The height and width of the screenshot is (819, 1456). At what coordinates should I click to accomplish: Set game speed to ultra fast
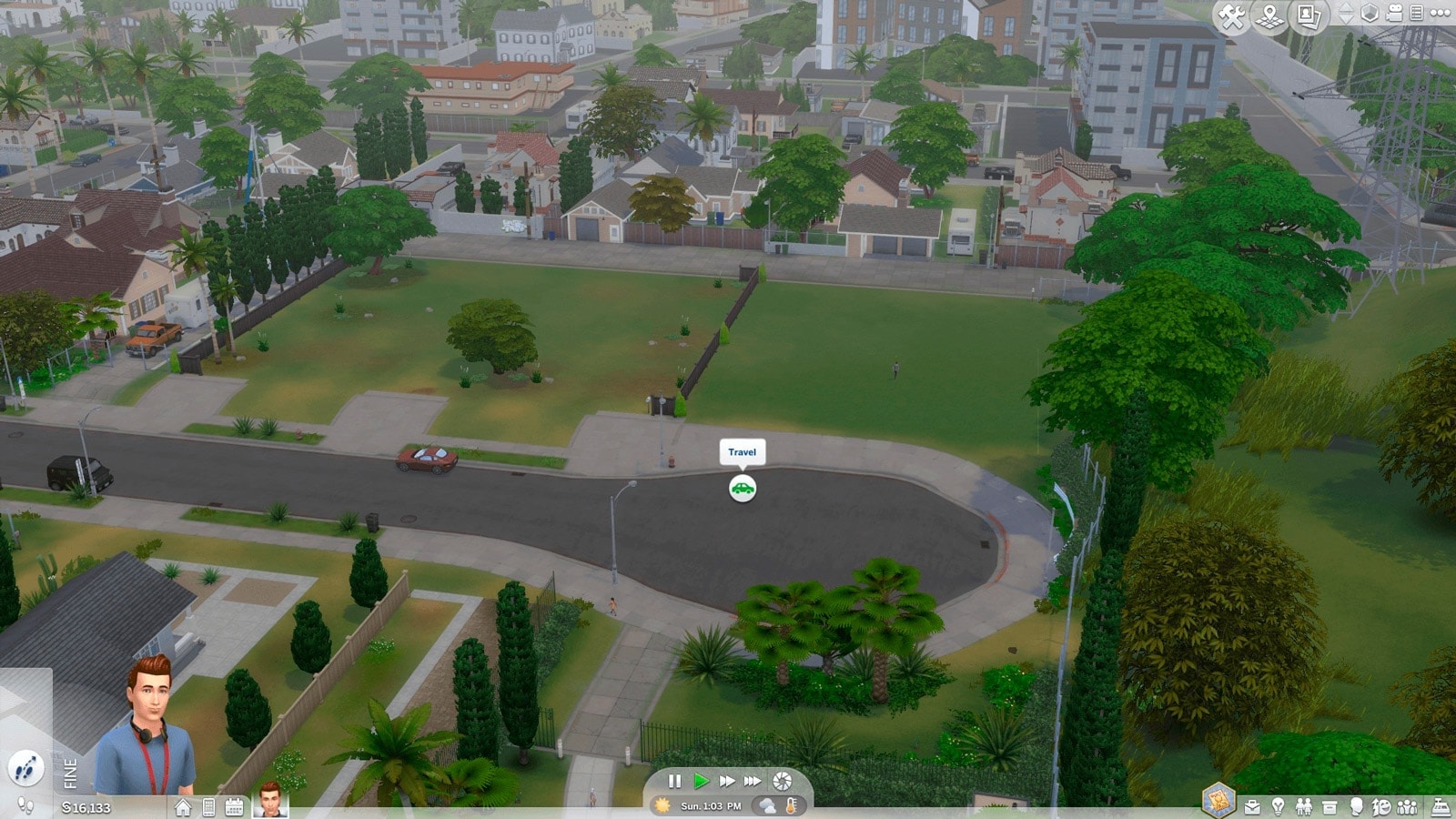(x=753, y=781)
